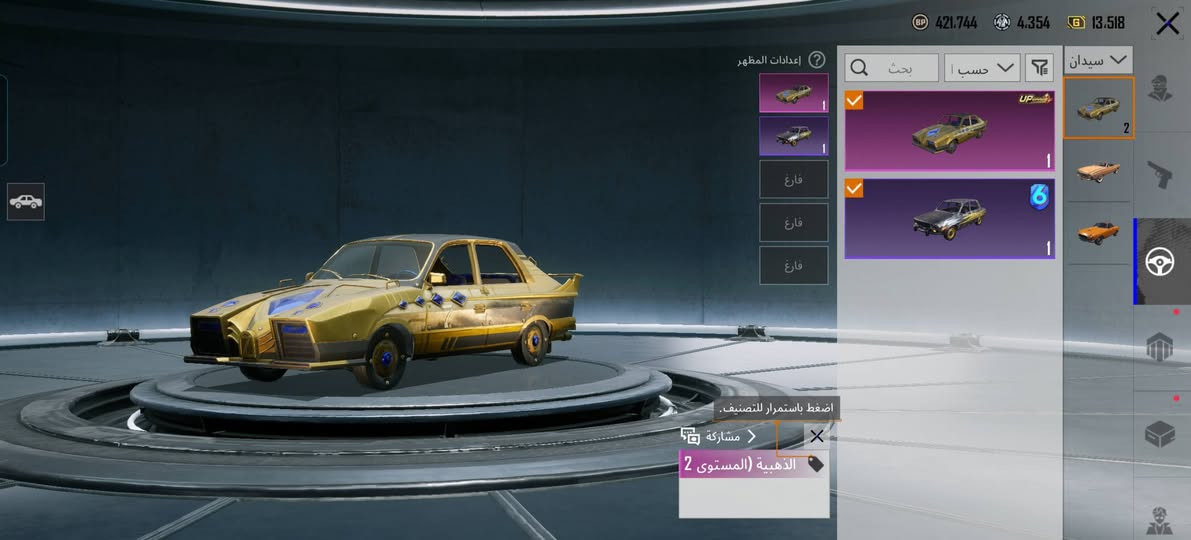Pick the gold car appearance slot

coord(793,92)
